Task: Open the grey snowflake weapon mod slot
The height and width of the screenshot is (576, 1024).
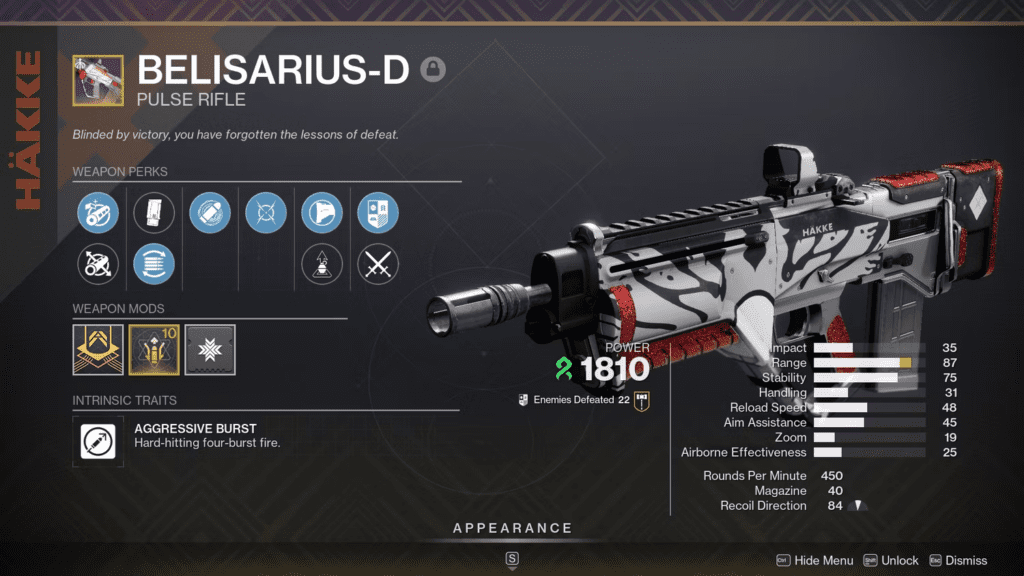Action: click(x=210, y=350)
